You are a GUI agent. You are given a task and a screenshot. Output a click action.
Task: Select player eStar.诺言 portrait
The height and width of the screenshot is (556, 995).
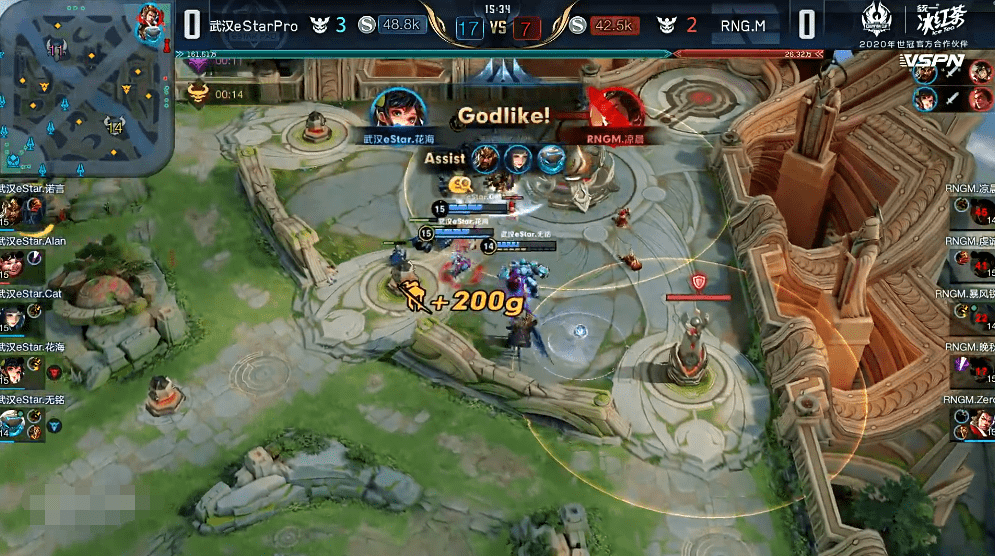point(12,209)
